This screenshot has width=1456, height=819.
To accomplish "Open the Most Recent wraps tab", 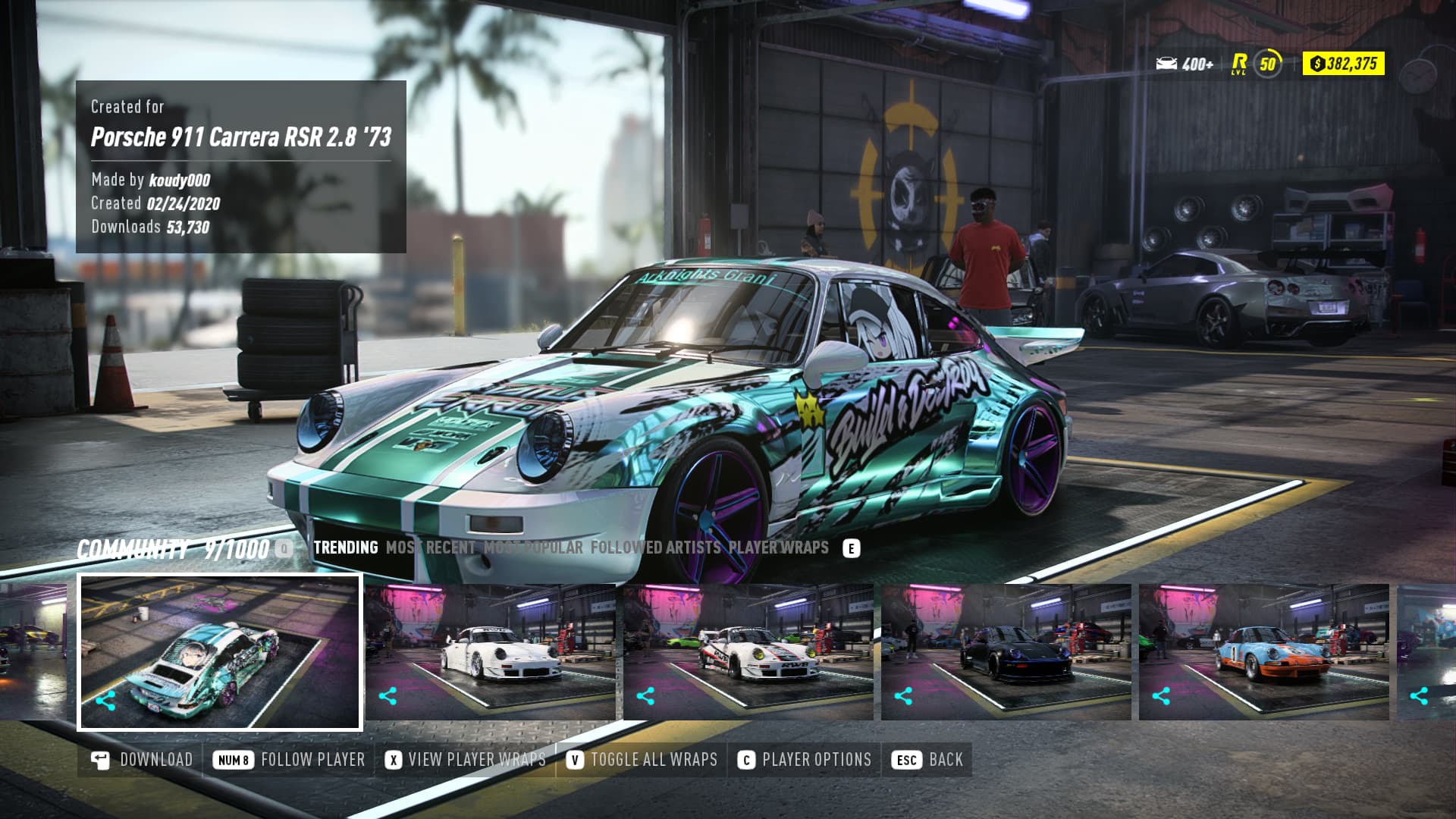I will point(430,548).
